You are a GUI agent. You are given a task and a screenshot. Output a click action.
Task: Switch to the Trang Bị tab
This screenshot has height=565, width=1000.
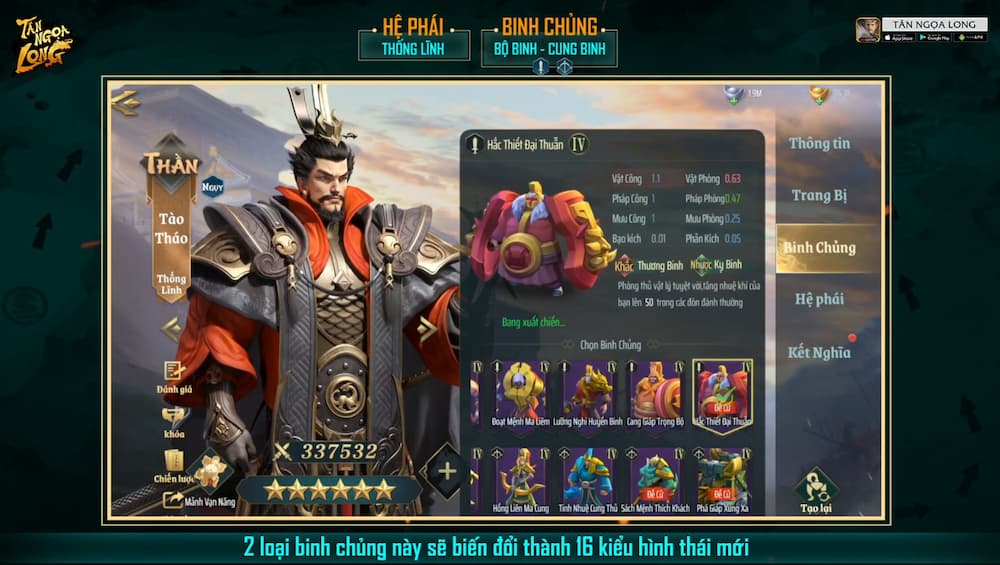tap(819, 195)
